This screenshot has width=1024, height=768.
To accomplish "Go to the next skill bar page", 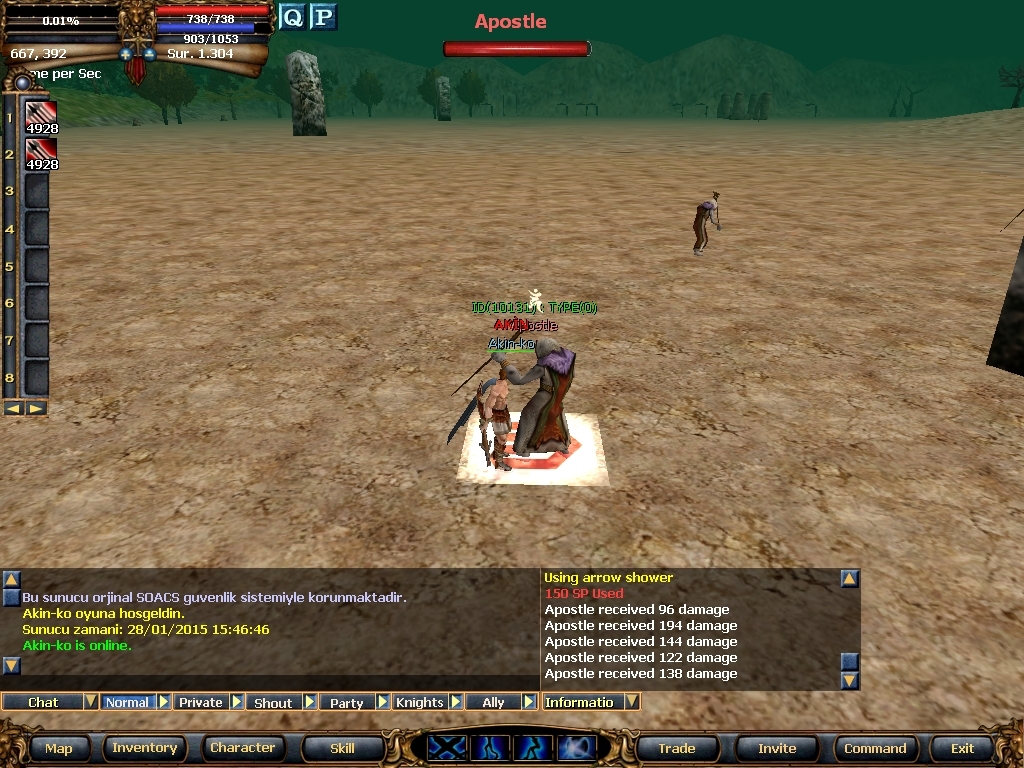I will [x=36, y=408].
